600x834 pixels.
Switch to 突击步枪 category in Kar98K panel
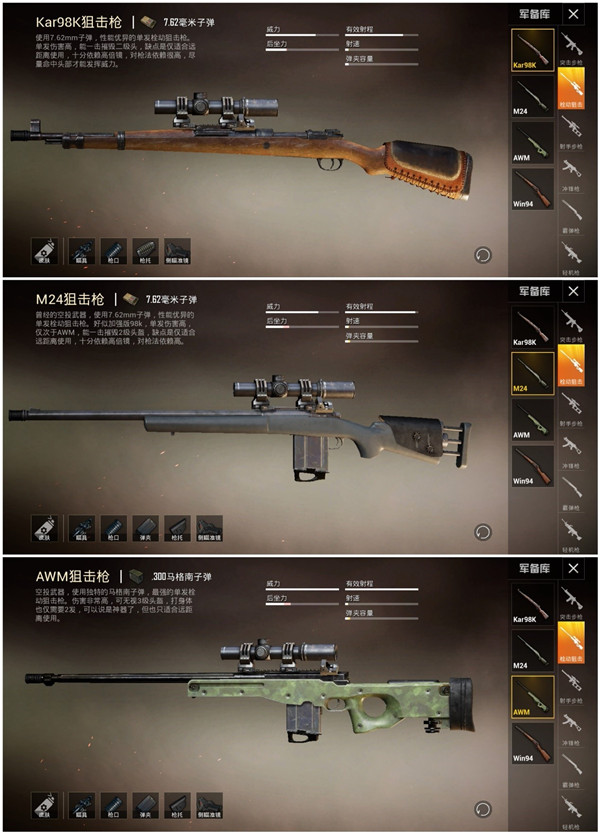click(x=572, y=47)
